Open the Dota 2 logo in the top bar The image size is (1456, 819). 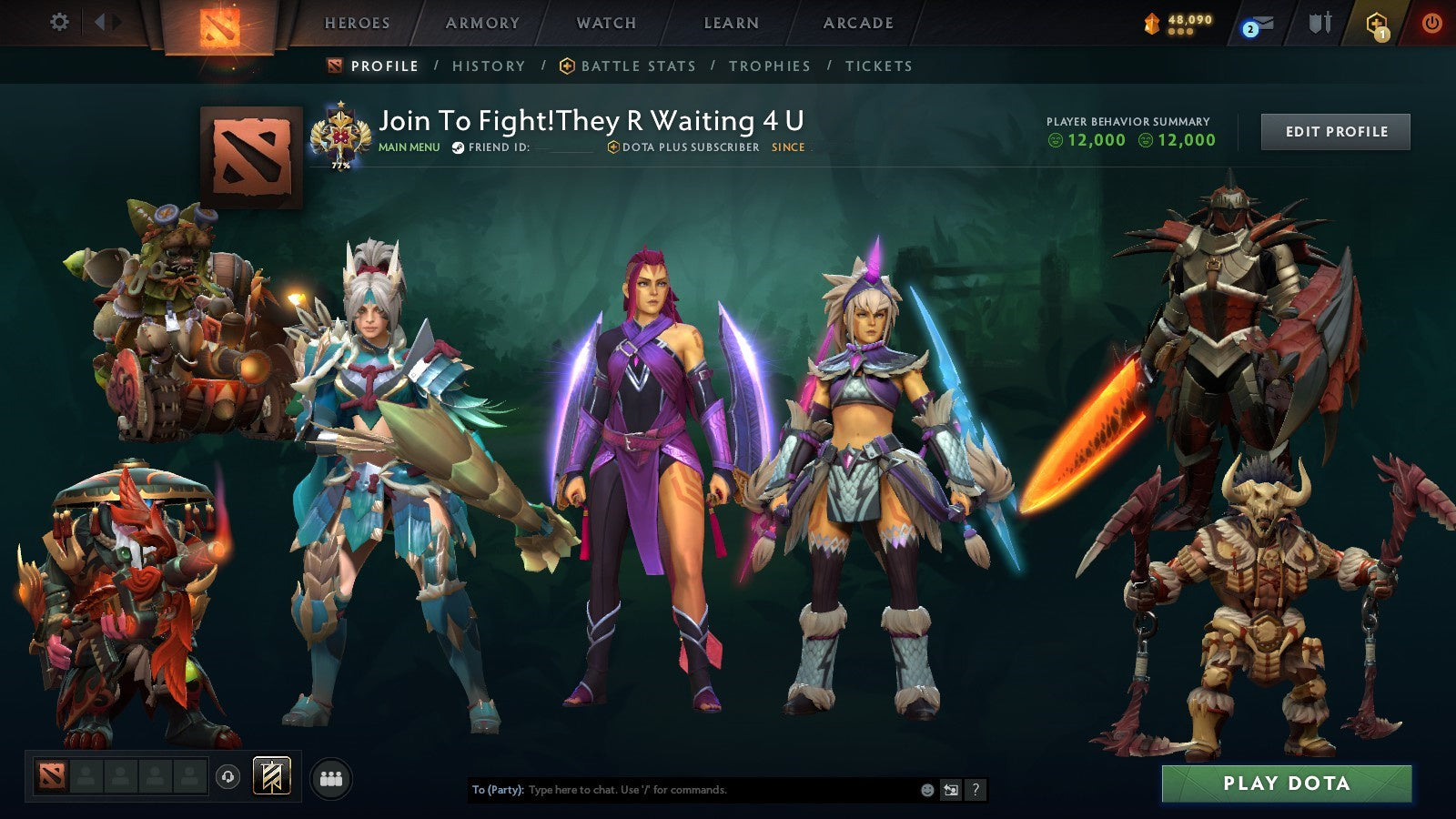point(218,25)
